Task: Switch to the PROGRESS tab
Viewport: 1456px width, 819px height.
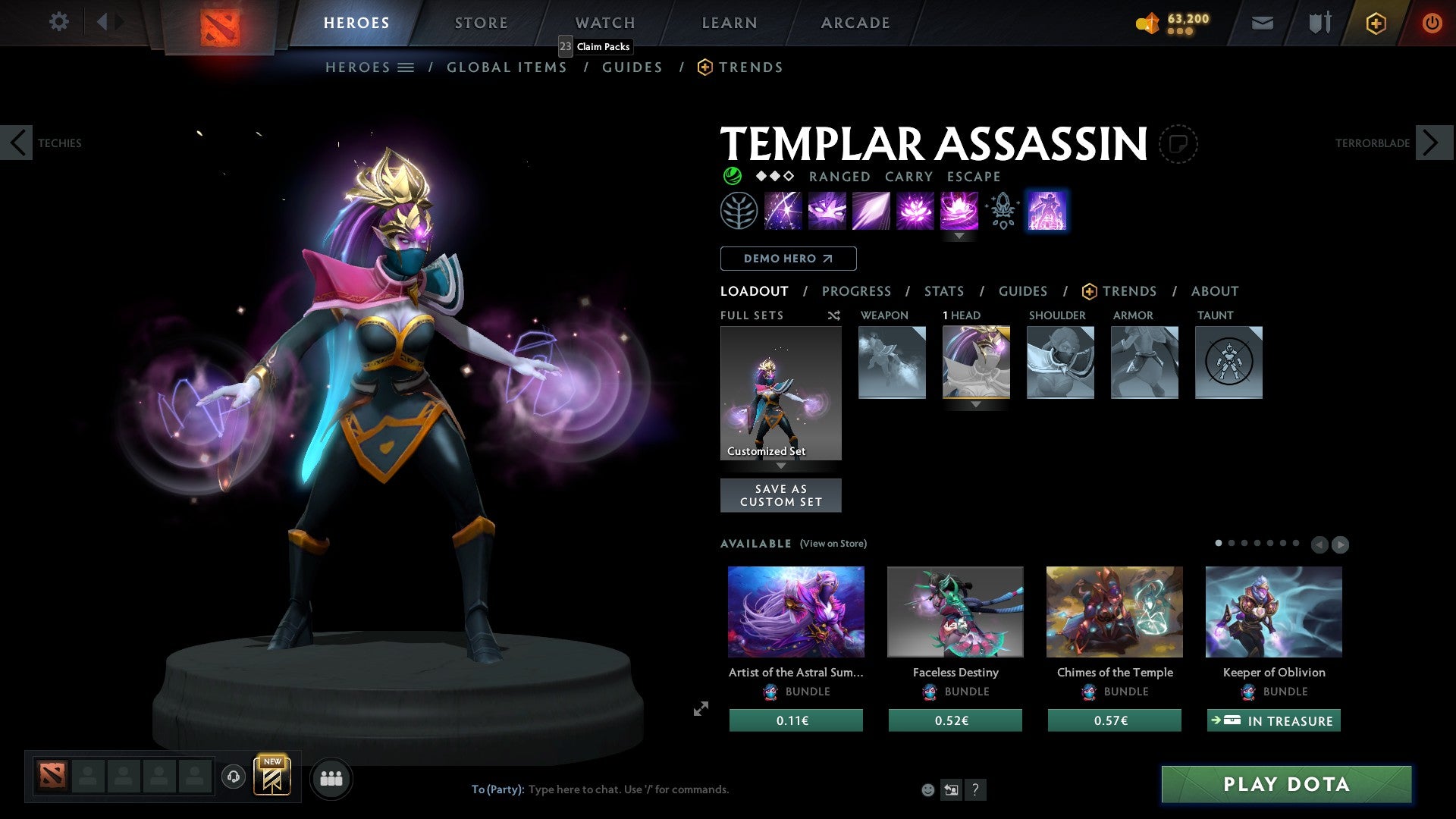Action: (857, 291)
